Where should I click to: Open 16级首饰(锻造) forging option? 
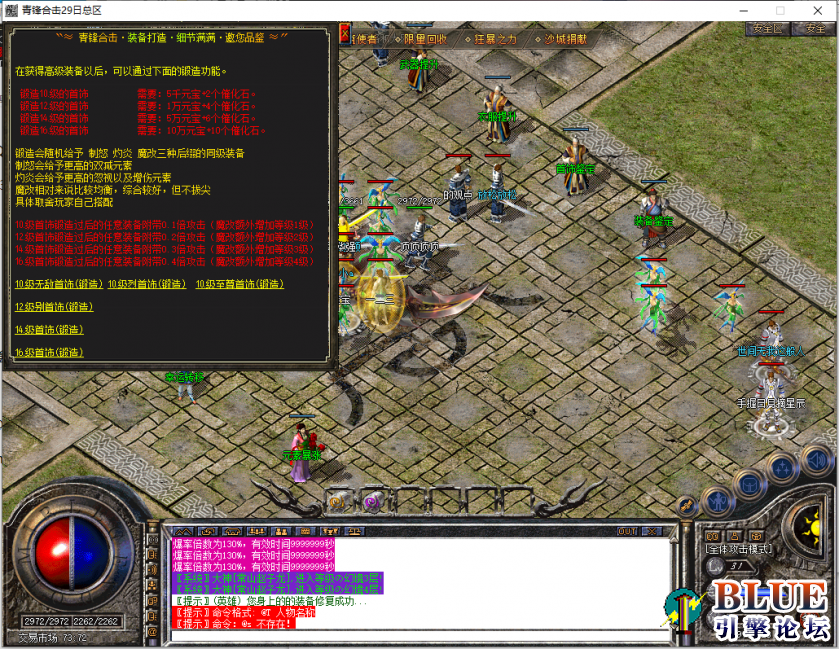click(x=48, y=353)
